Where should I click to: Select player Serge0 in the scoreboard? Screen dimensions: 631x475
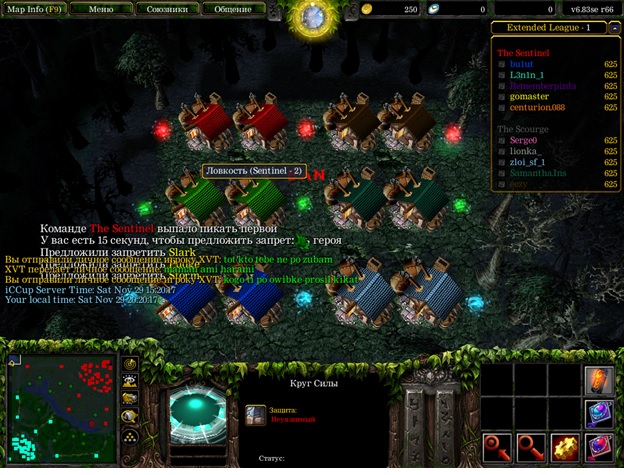pos(524,141)
